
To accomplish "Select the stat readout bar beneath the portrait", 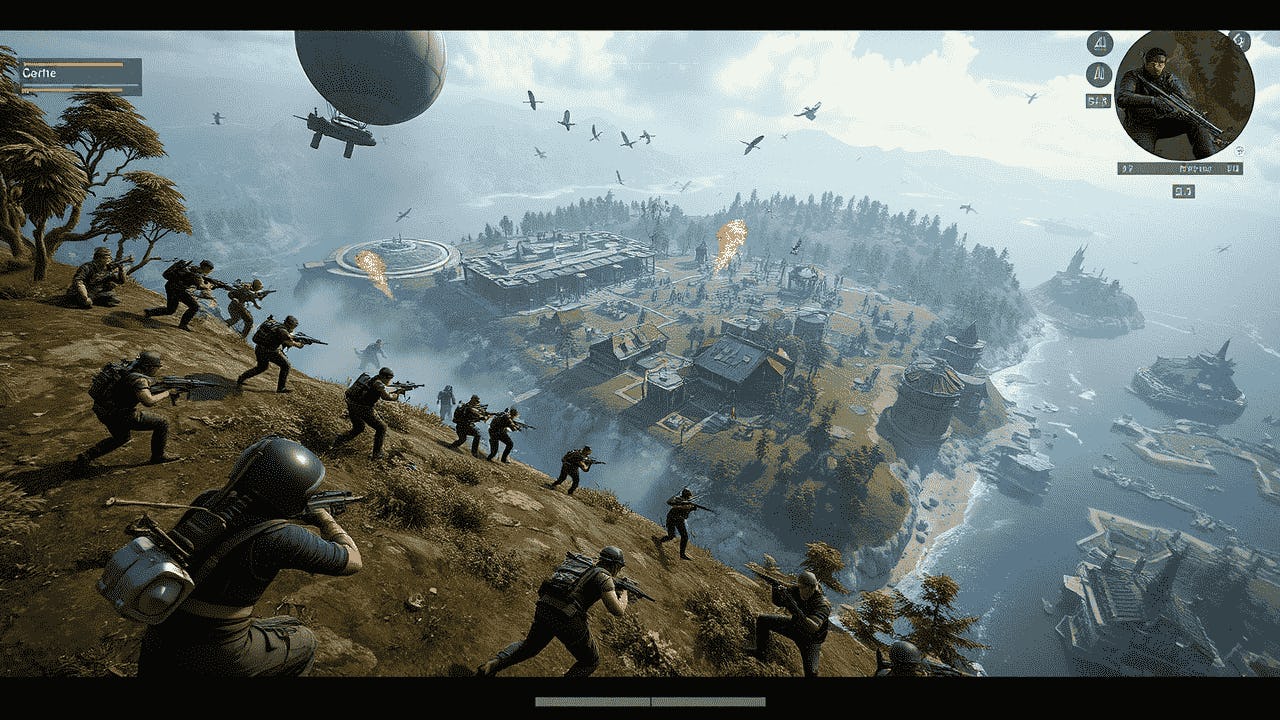I will pos(1180,167).
